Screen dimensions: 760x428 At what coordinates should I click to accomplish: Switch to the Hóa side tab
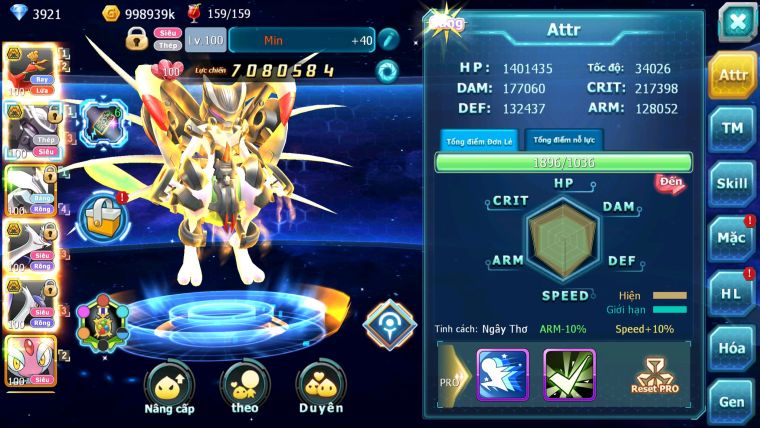click(x=732, y=348)
